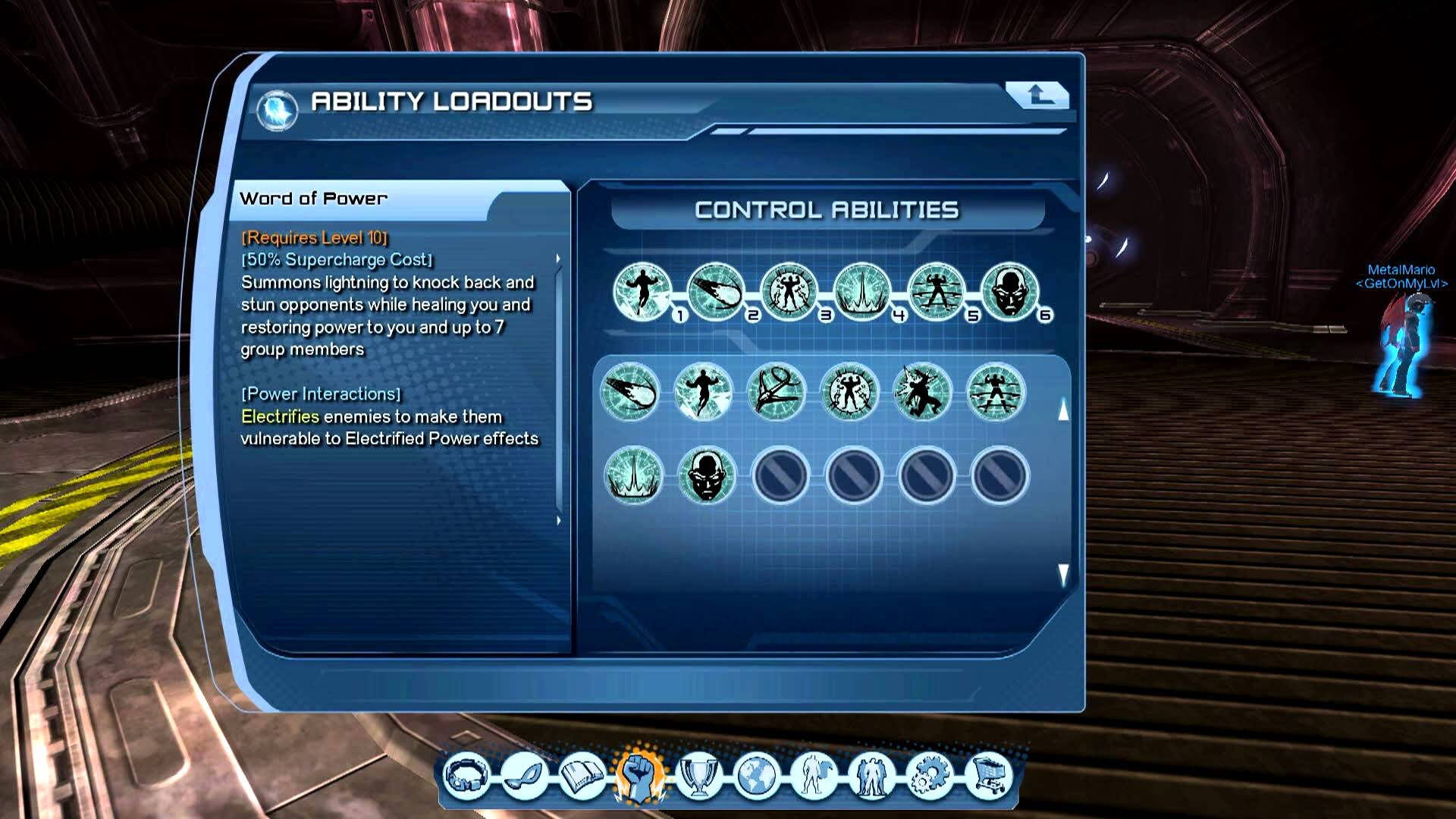
Task: Select the comet ability in loadout slot 2
Action: 715,291
